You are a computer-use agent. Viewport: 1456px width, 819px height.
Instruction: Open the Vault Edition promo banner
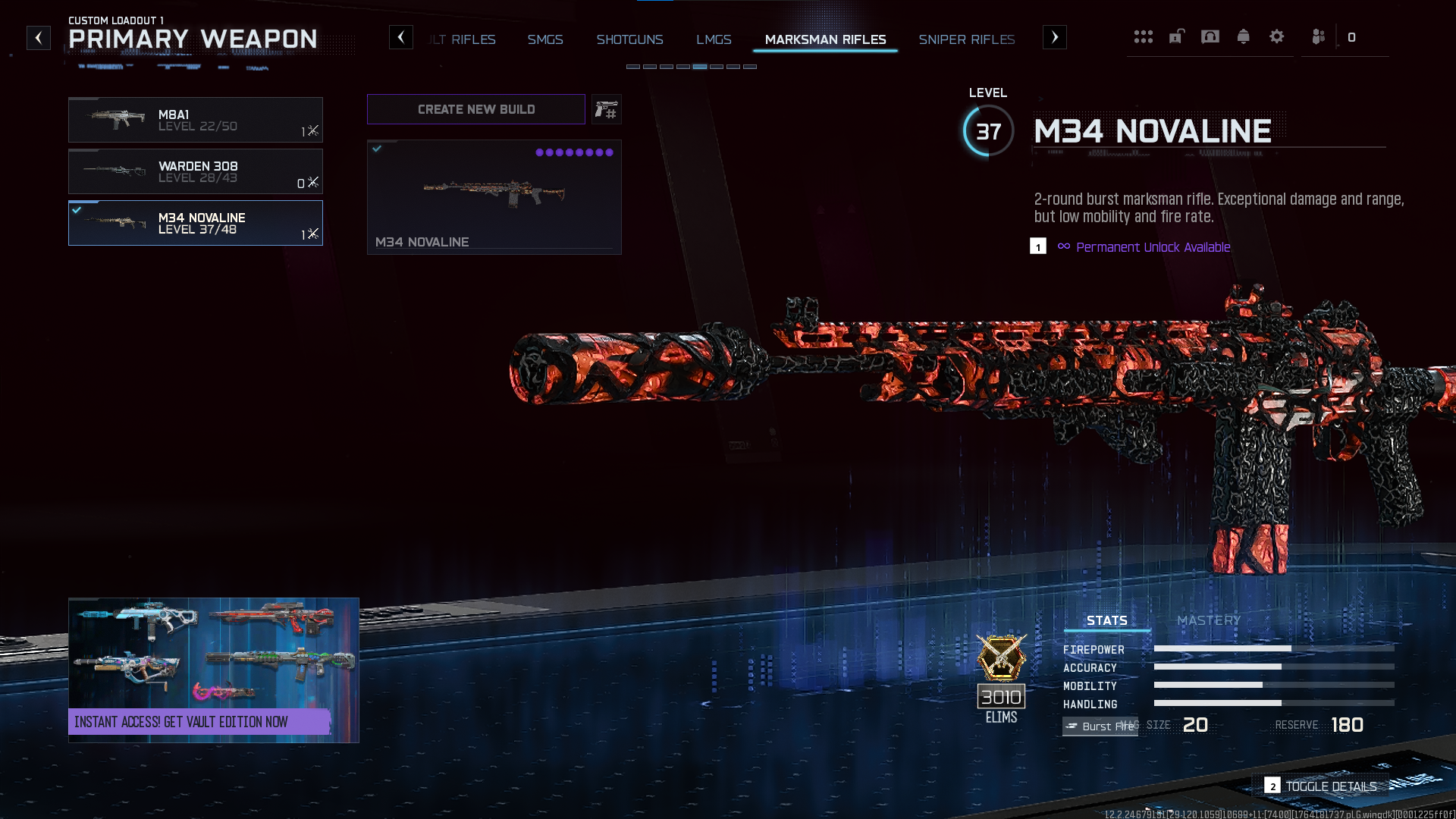click(213, 670)
